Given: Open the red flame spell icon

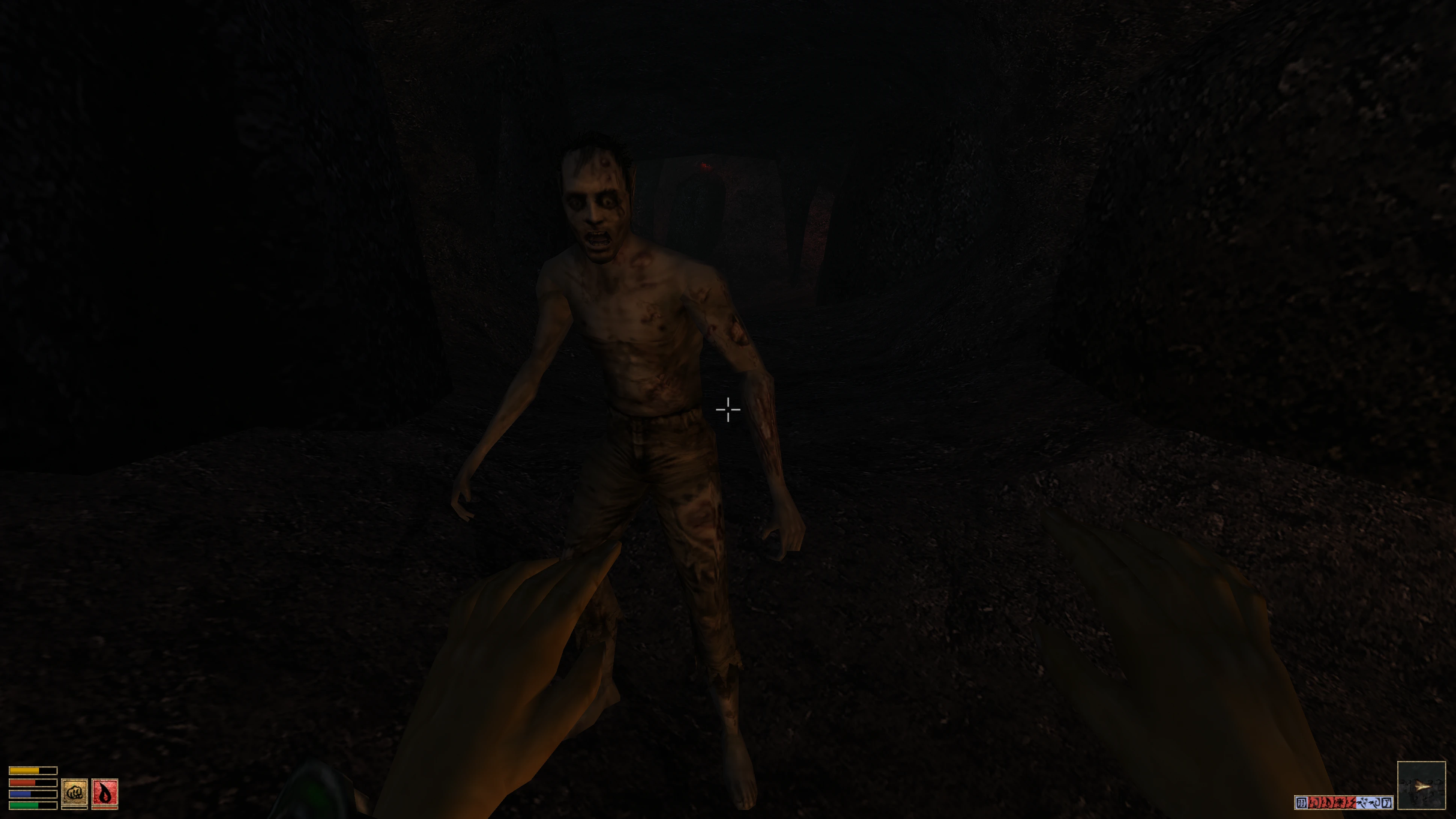Looking at the screenshot, I should point(105,792).
